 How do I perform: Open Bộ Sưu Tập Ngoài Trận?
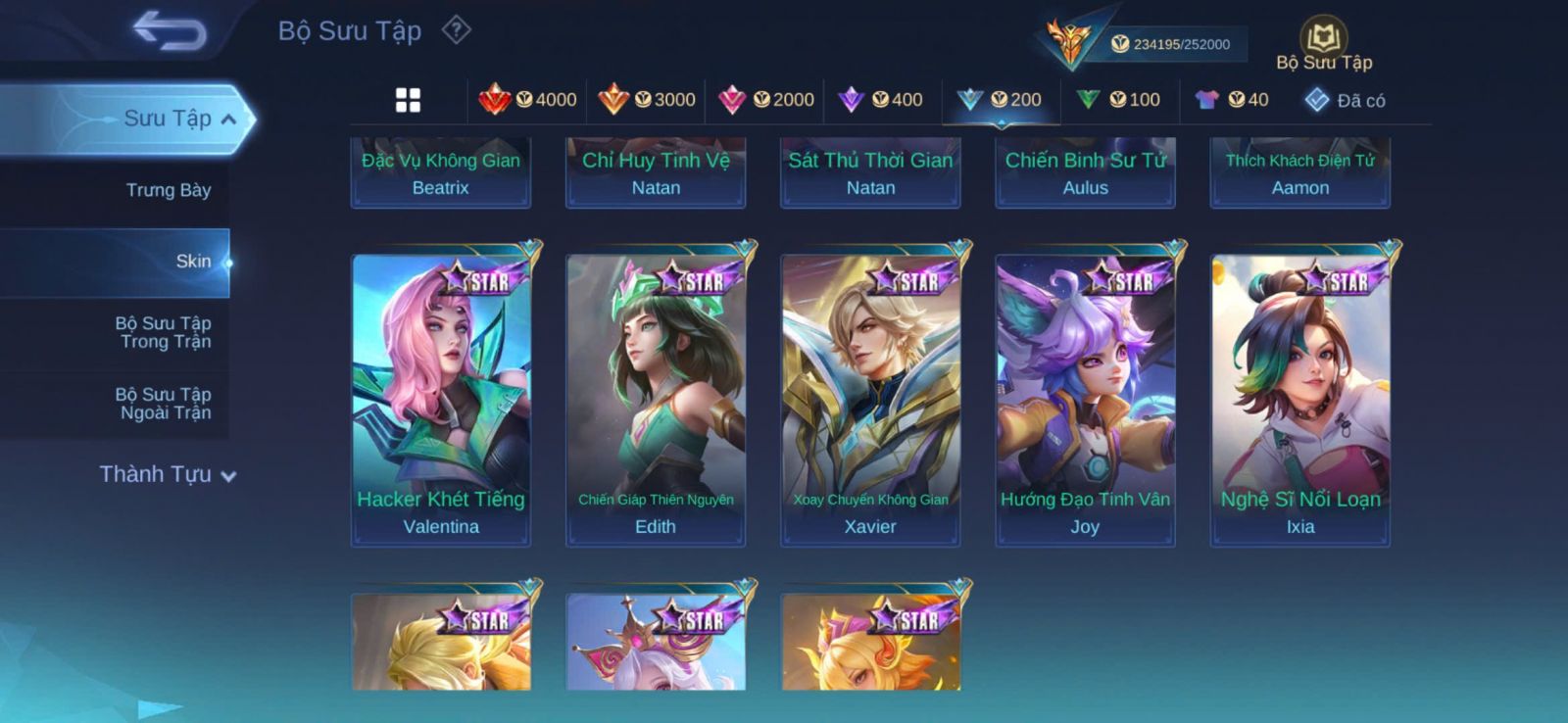click(164, 404)
